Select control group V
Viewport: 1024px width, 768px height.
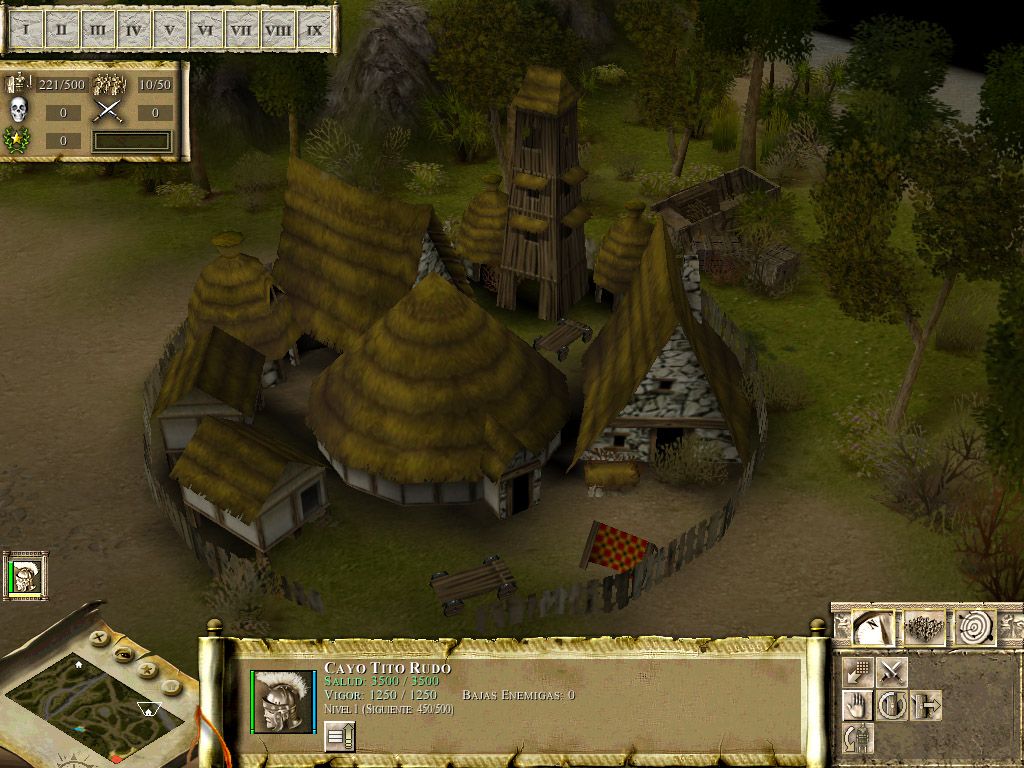tap(170, 30)
